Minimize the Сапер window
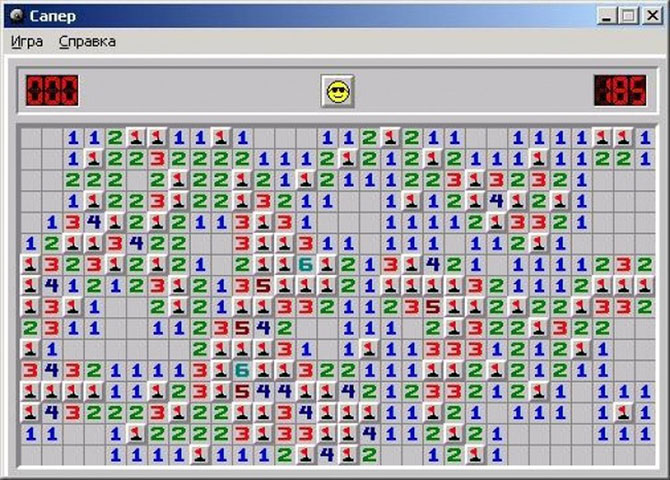Screen dimensions: 670x480 coord(609,16)
